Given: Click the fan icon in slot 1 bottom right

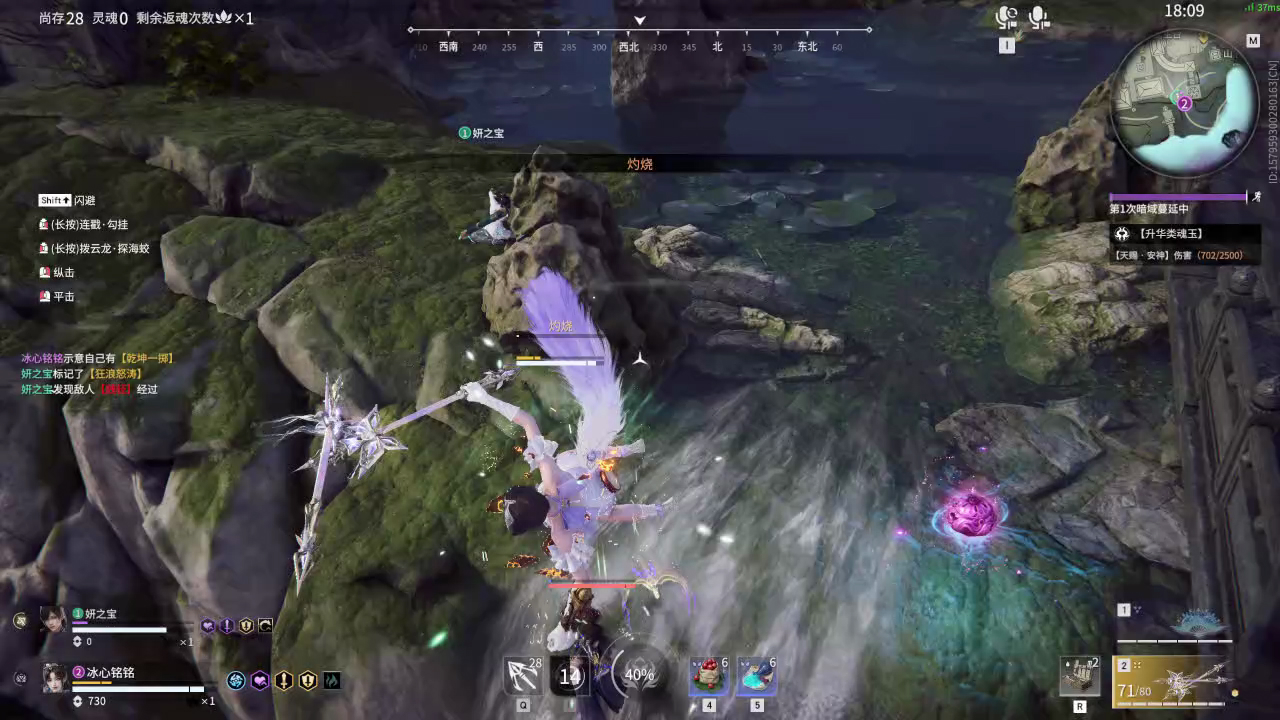Looking at the screenshot, I should point(1199,621).
